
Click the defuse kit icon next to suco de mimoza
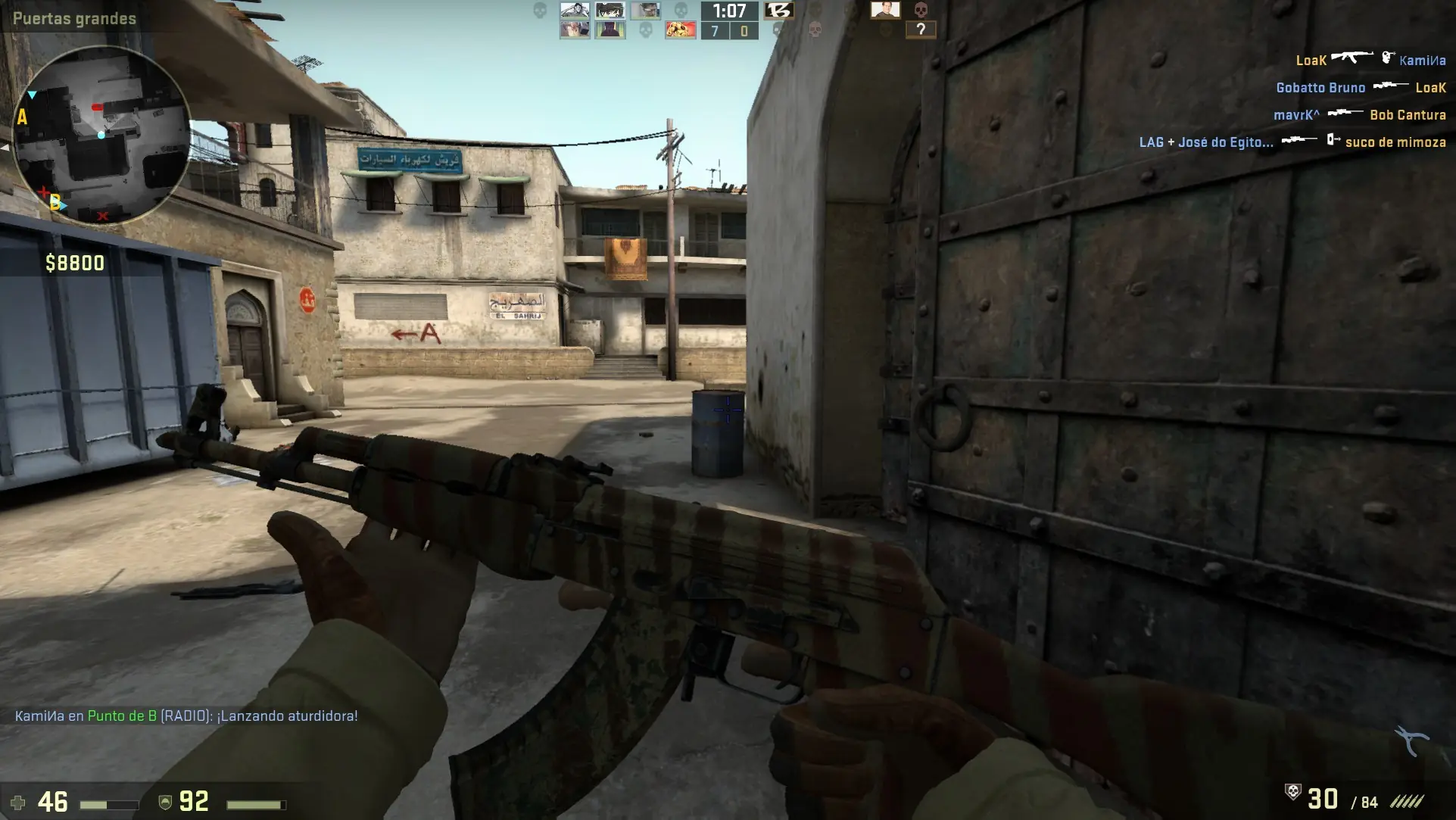(x=1332, y=142)
